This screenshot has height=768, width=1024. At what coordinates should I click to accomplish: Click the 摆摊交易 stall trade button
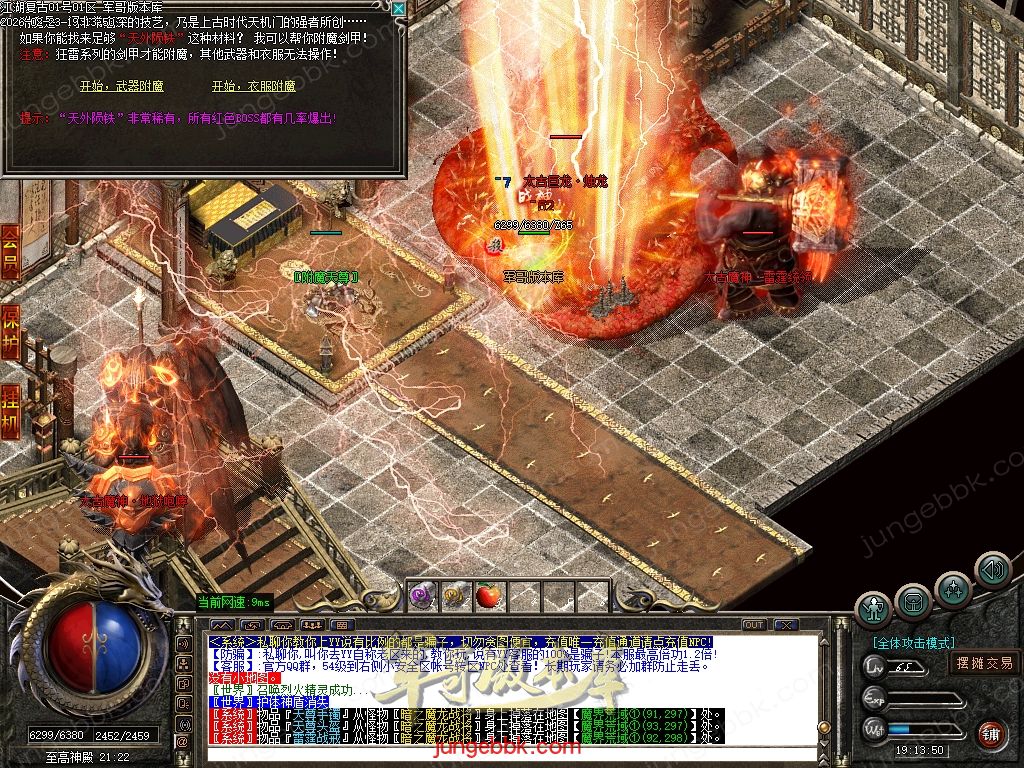click(x=984, y=662)
